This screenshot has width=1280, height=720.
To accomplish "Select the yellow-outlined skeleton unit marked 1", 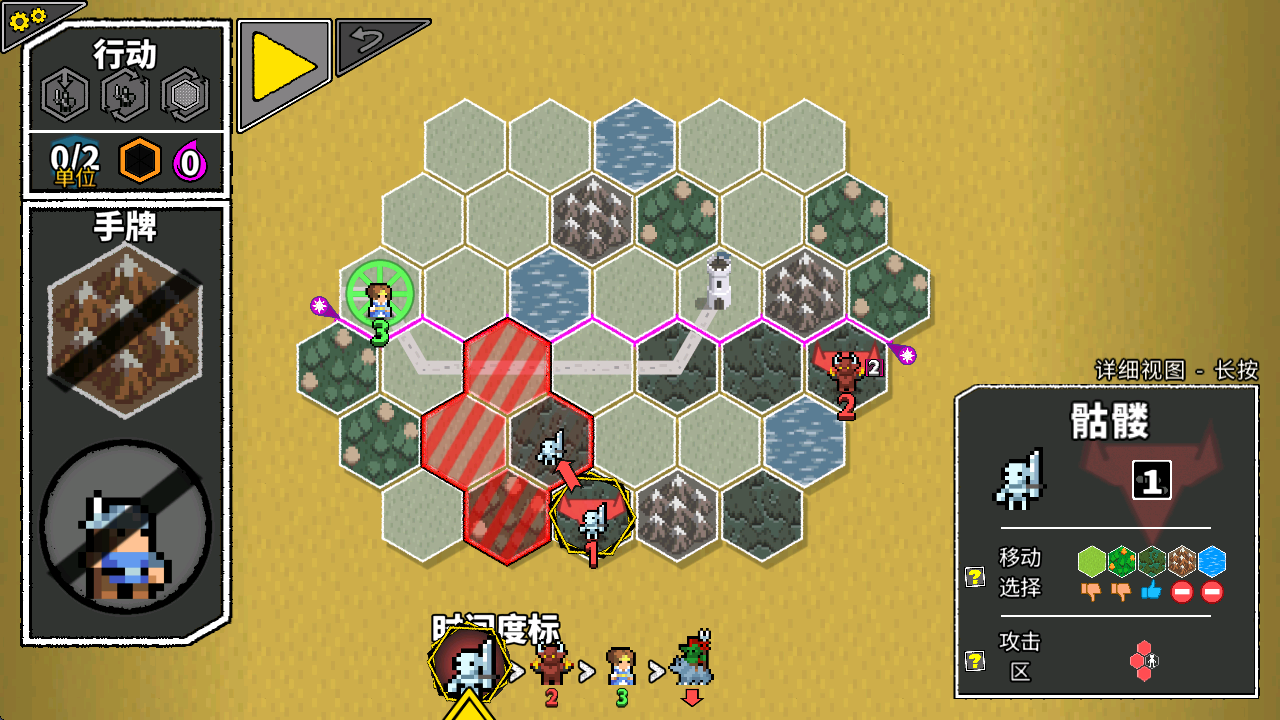I will pyautogui.click(x=593, y=520).
